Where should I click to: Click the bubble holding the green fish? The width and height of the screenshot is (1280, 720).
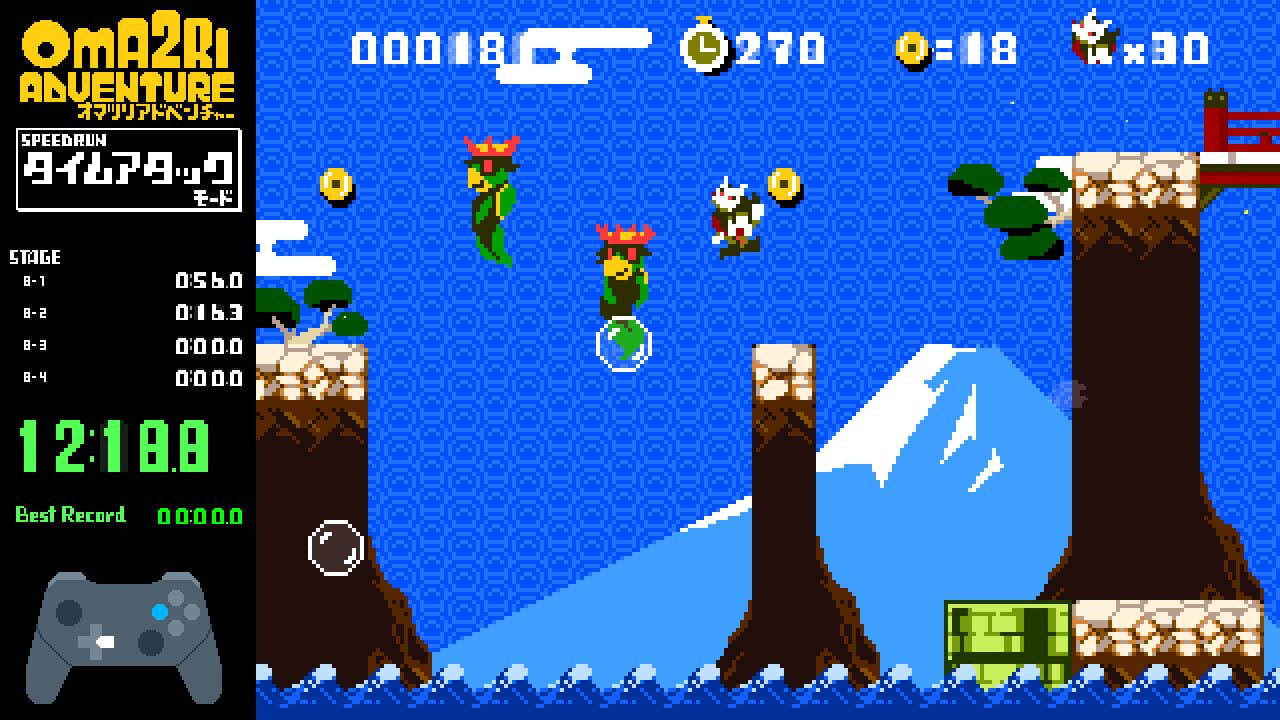[x=622, y=344]
